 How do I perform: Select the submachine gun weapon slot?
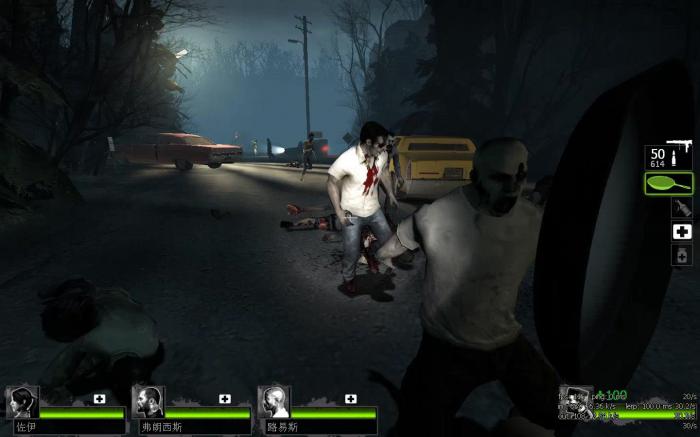coord(670,157)
